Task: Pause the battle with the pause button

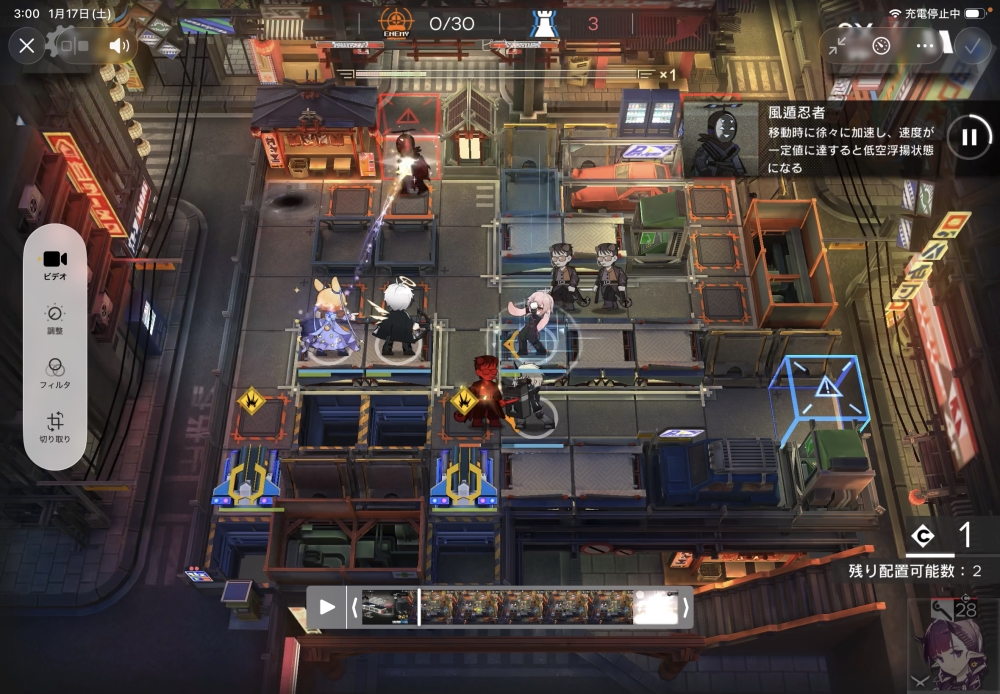Action: [x=968, y=137]
